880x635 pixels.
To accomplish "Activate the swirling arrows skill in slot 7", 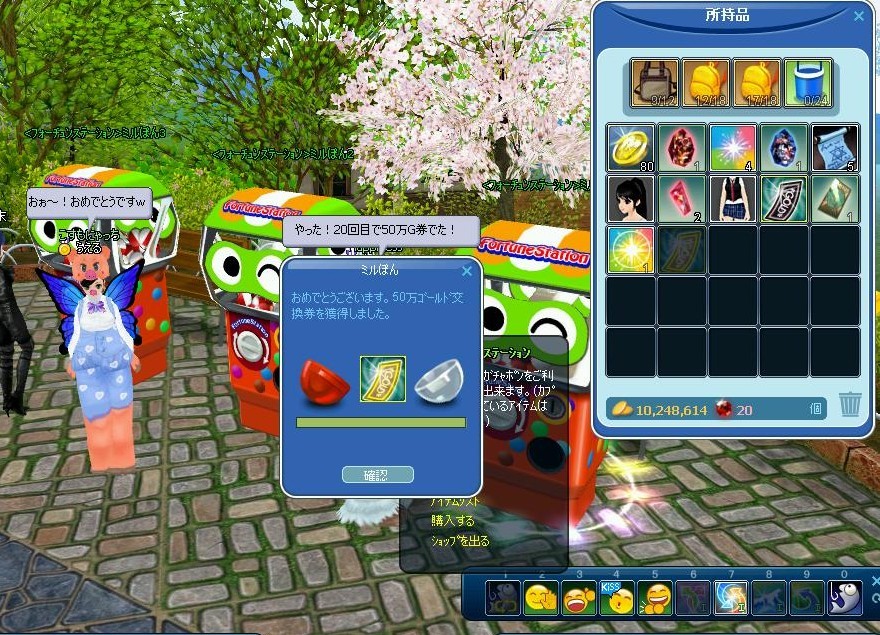I will (x=731, y=598).
